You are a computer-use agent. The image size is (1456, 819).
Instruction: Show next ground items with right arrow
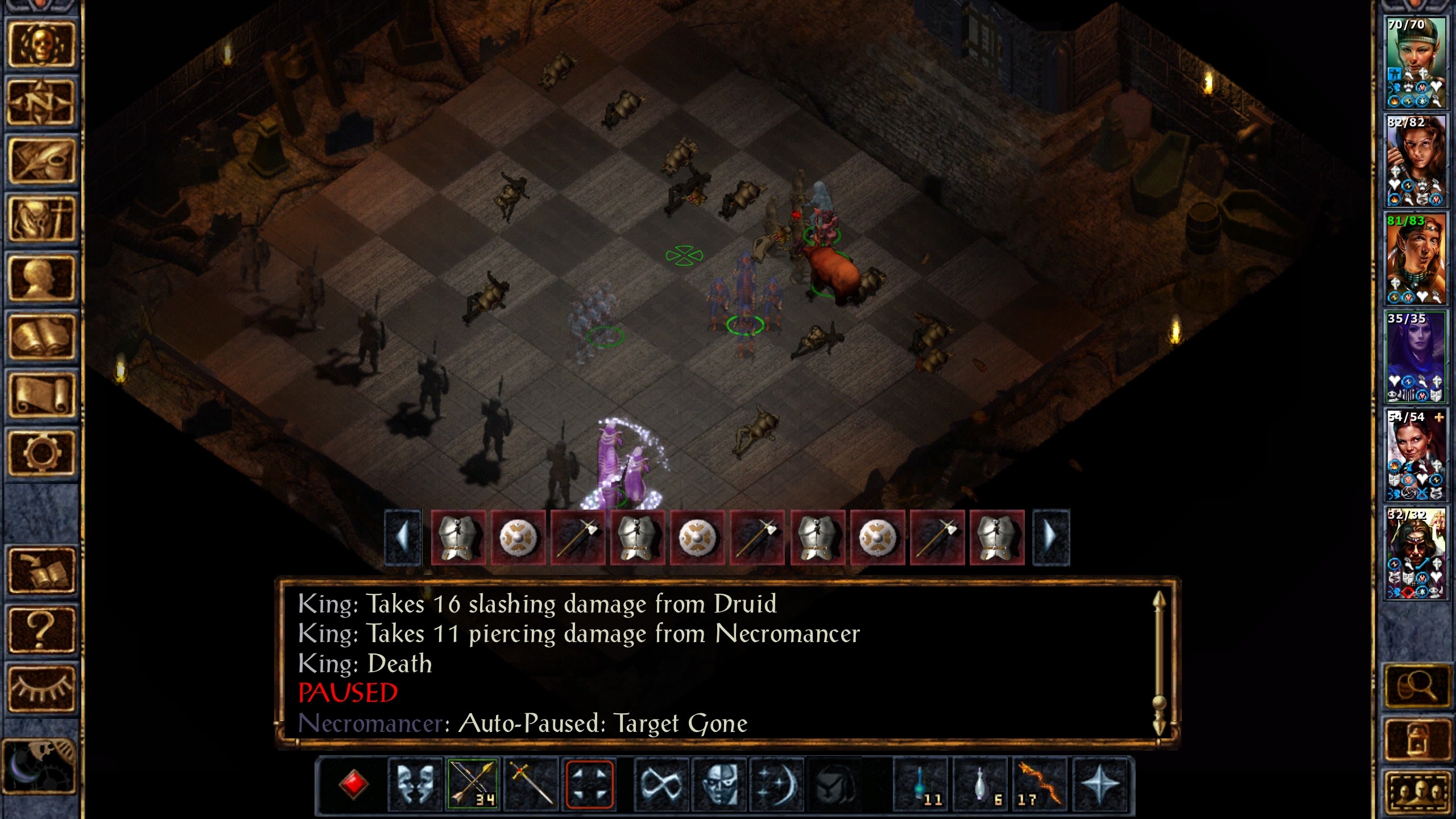coord(1051,537)
